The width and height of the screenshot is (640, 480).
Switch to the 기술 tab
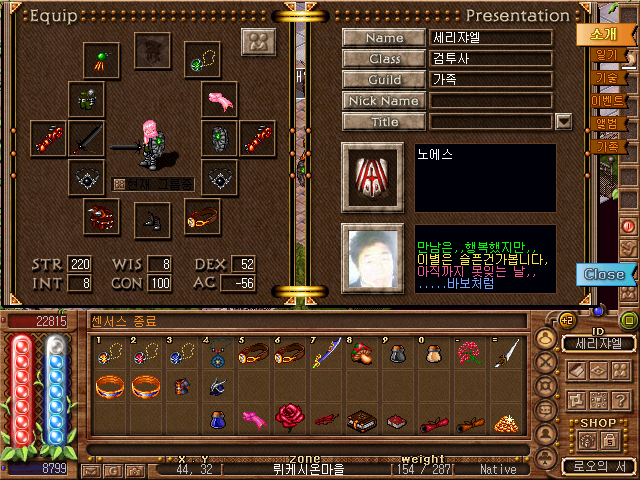(606, 77)
